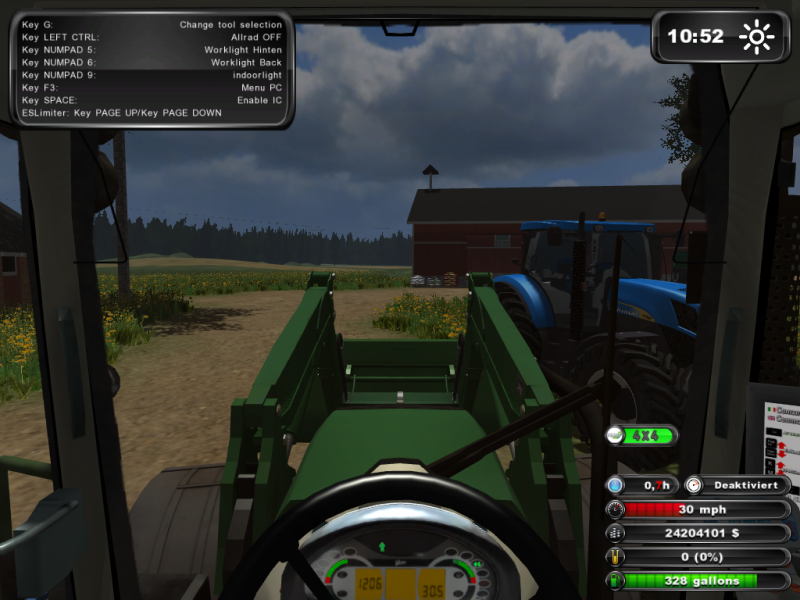Select the sun weather icon

coord(756,37)
